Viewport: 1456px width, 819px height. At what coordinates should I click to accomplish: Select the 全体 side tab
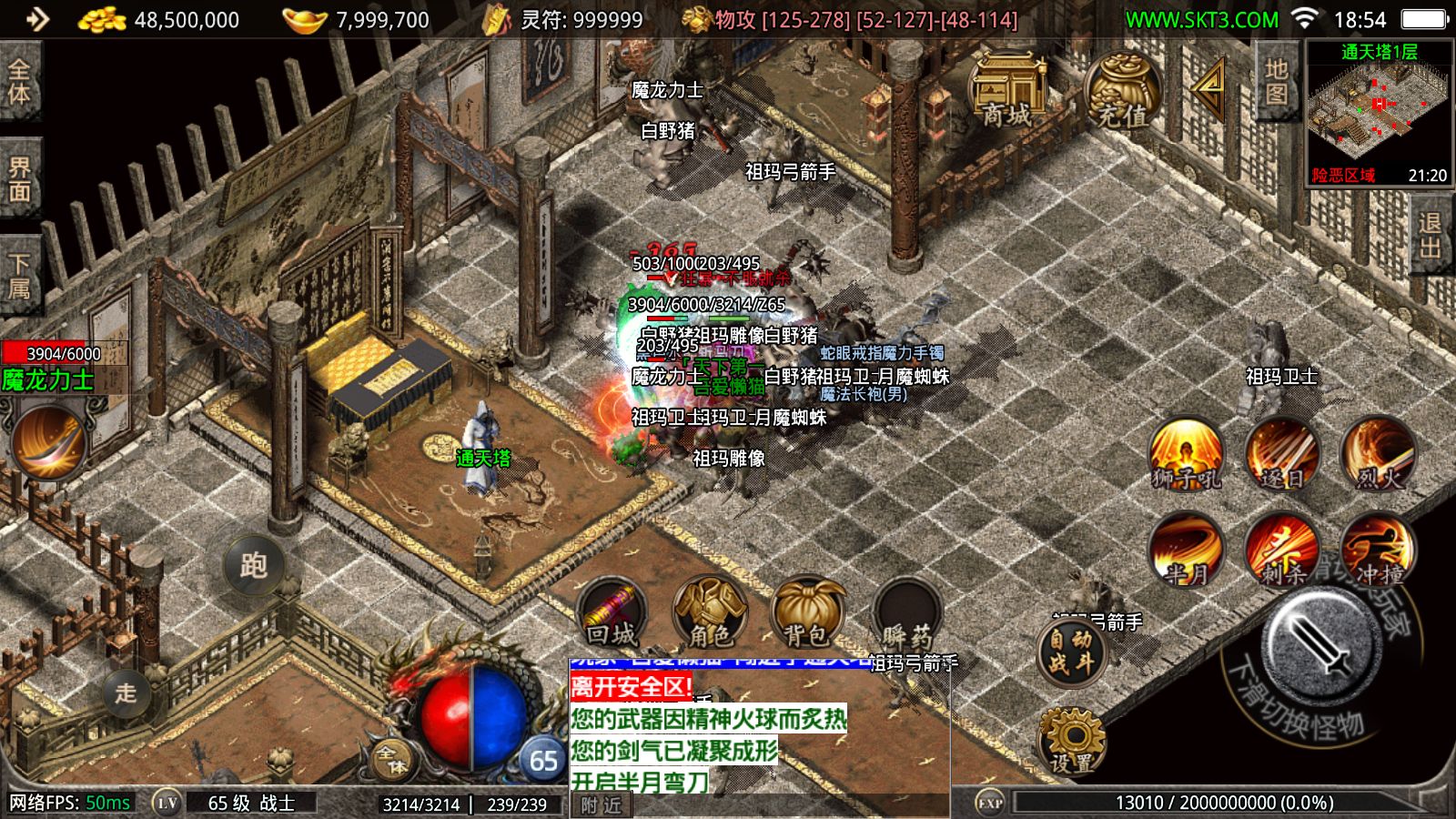[x=20, y=82]
